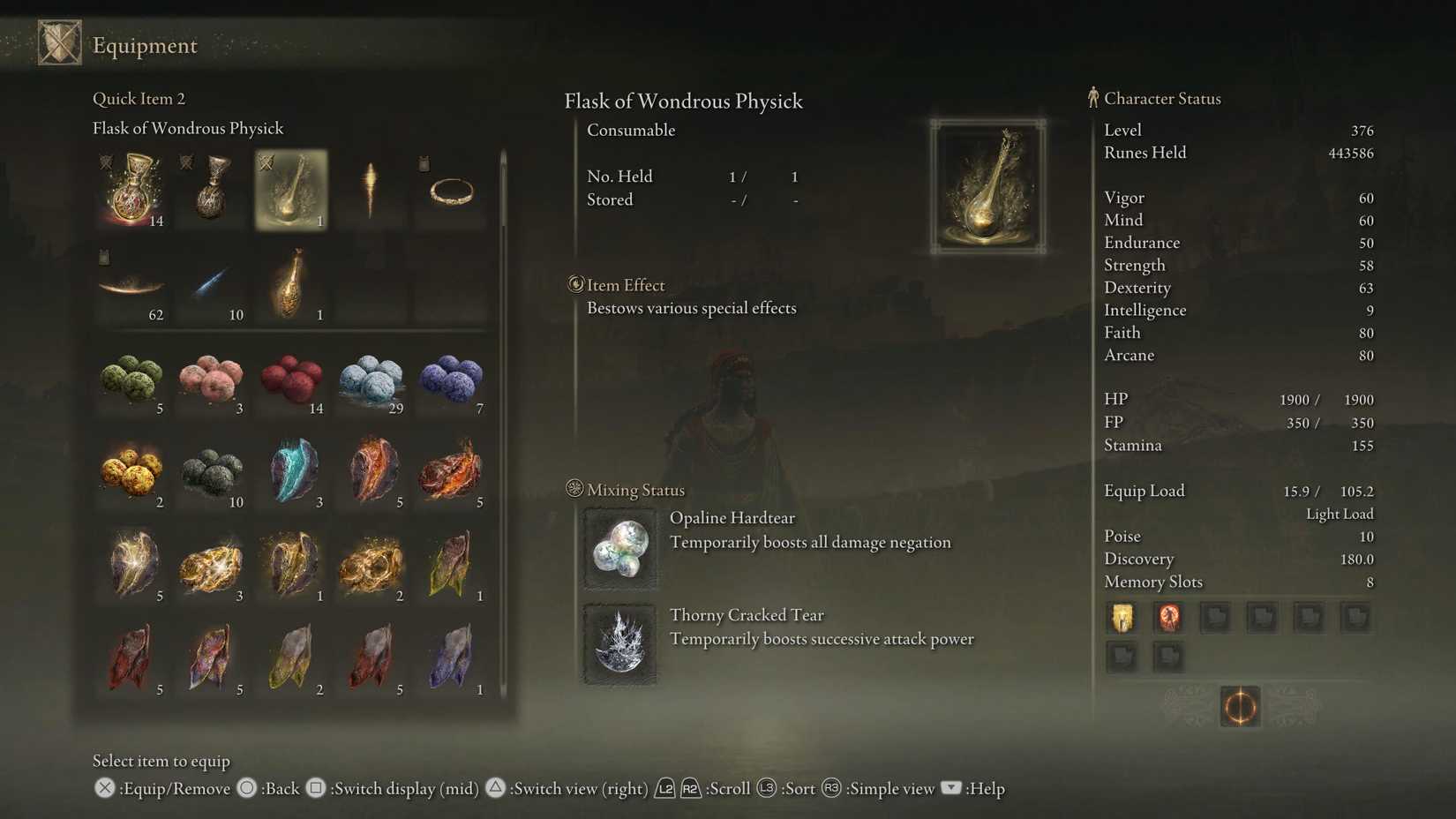Equip the Flask of Wondrous Physick
The image size is (1456, 819).
tap(291, 190)
